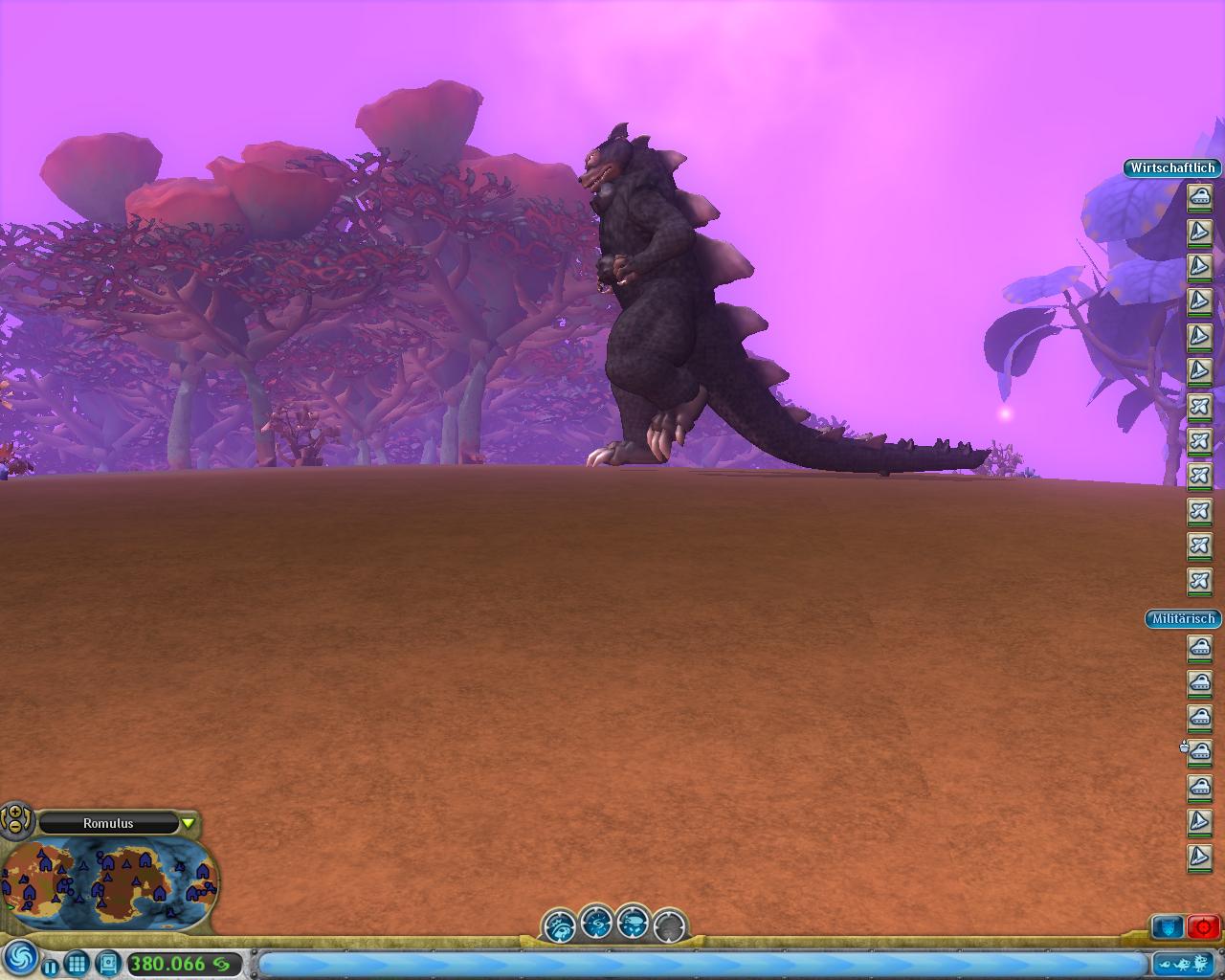Image resolution: width=1225 pixels, height=980 pixels.
Task: Activate the first superweapon ability icon
Action: pyautogui.click(x=559, y=925)
